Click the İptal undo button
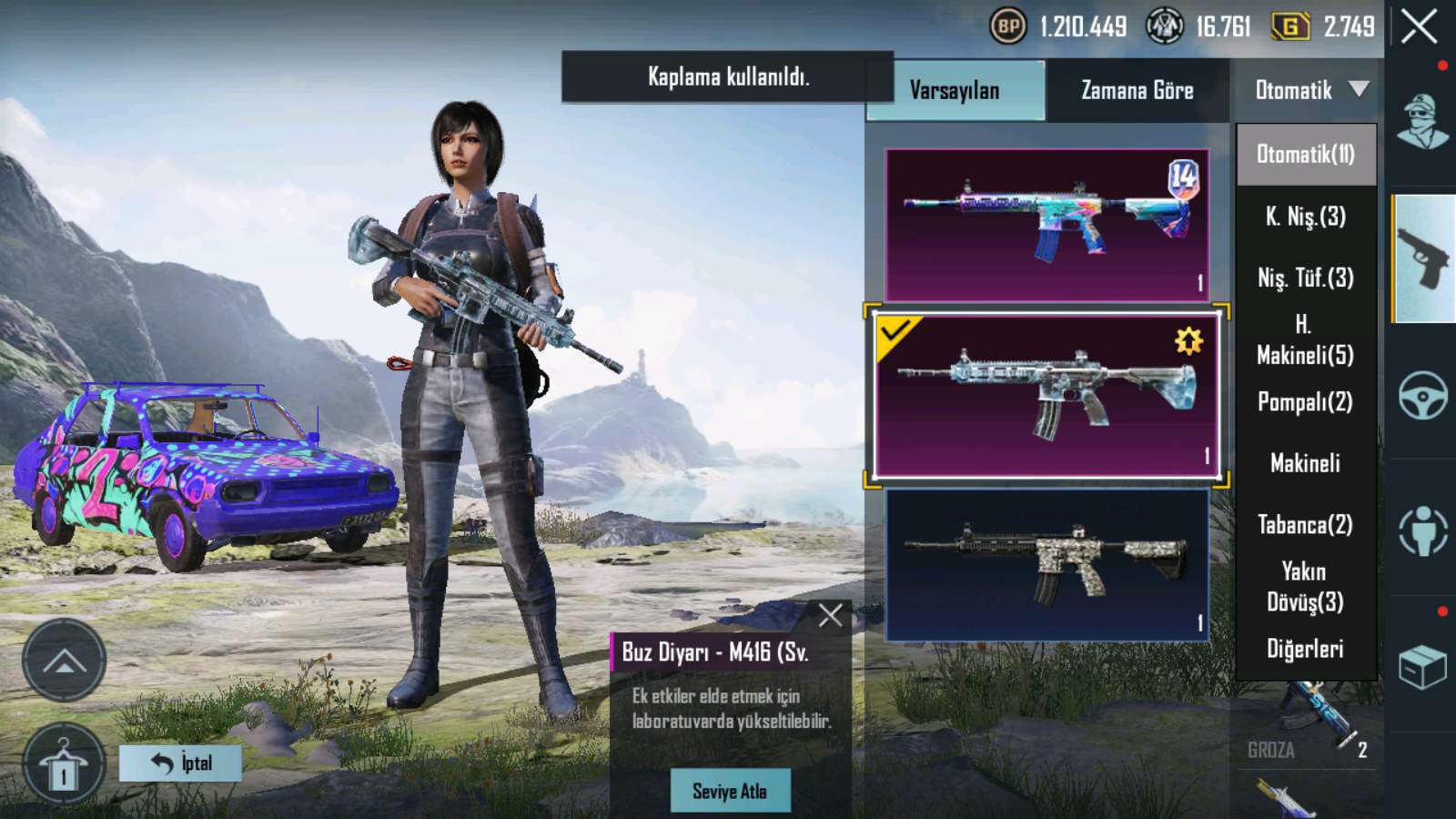This screenshot has width=1456, height=819. coord(180,763)
